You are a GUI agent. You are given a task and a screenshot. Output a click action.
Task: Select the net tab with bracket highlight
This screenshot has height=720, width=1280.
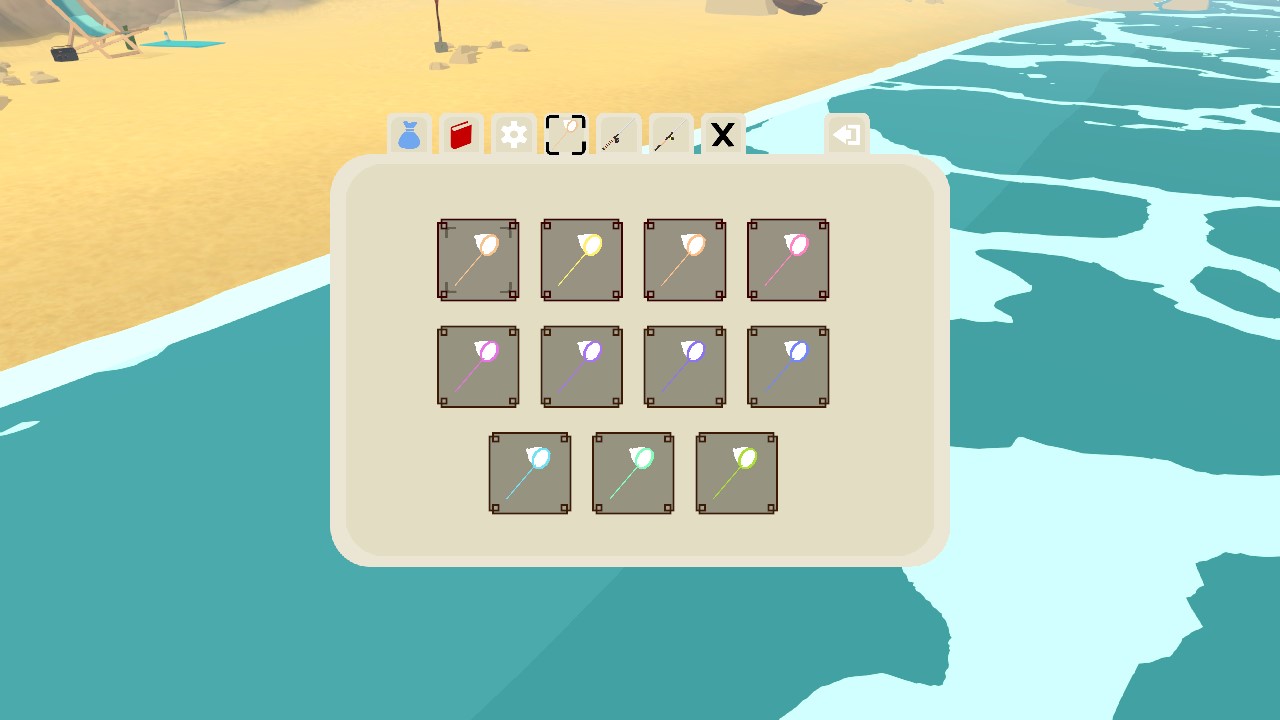565,136
